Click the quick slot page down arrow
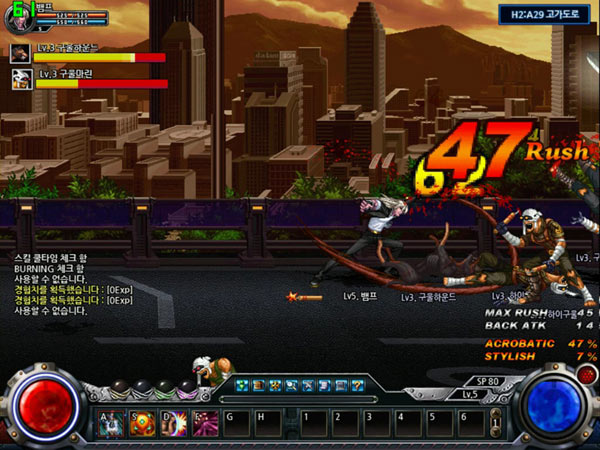The image size is (600, 450). [495, 431]
